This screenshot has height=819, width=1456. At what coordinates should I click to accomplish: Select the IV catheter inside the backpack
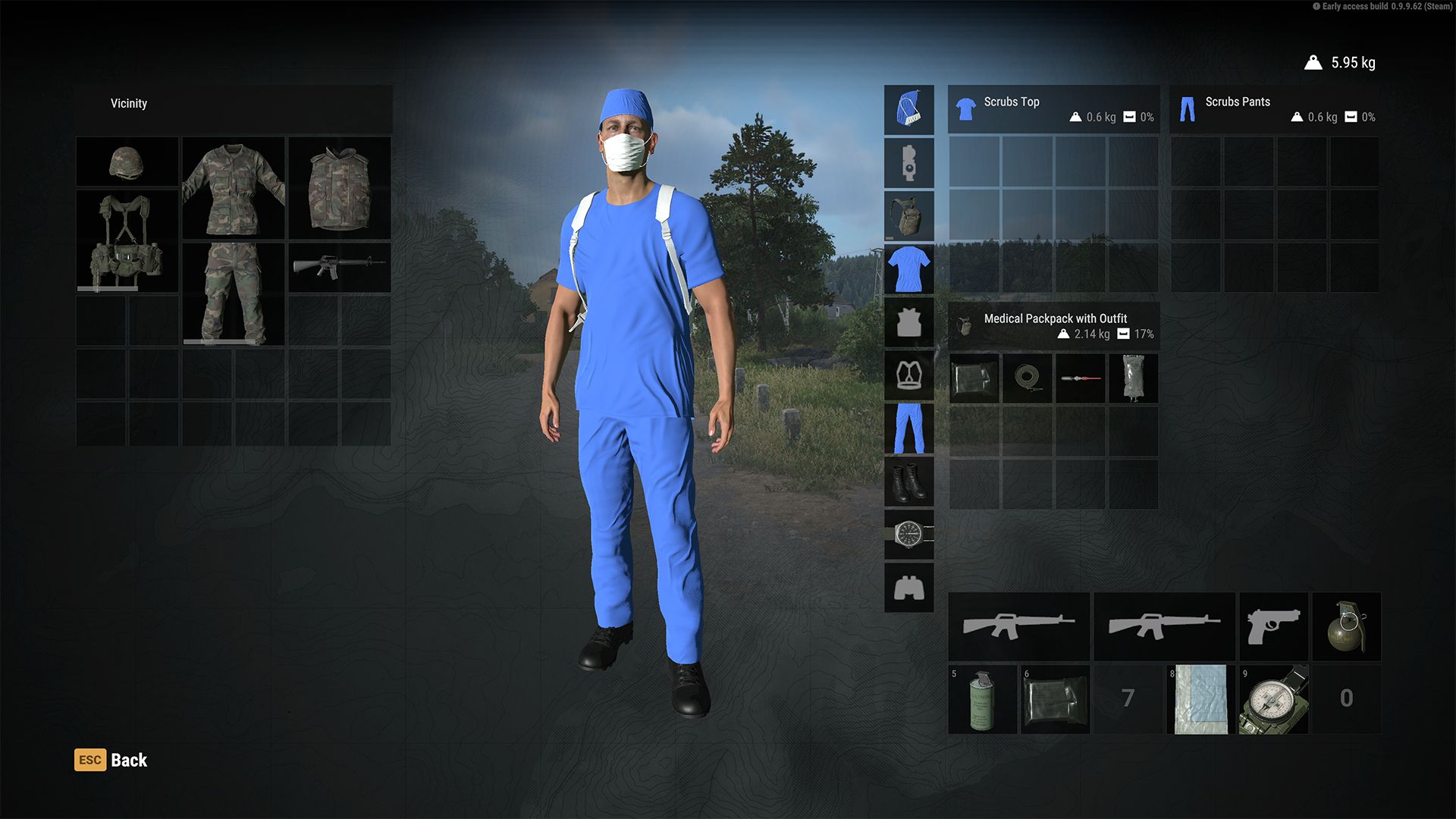1081,379
